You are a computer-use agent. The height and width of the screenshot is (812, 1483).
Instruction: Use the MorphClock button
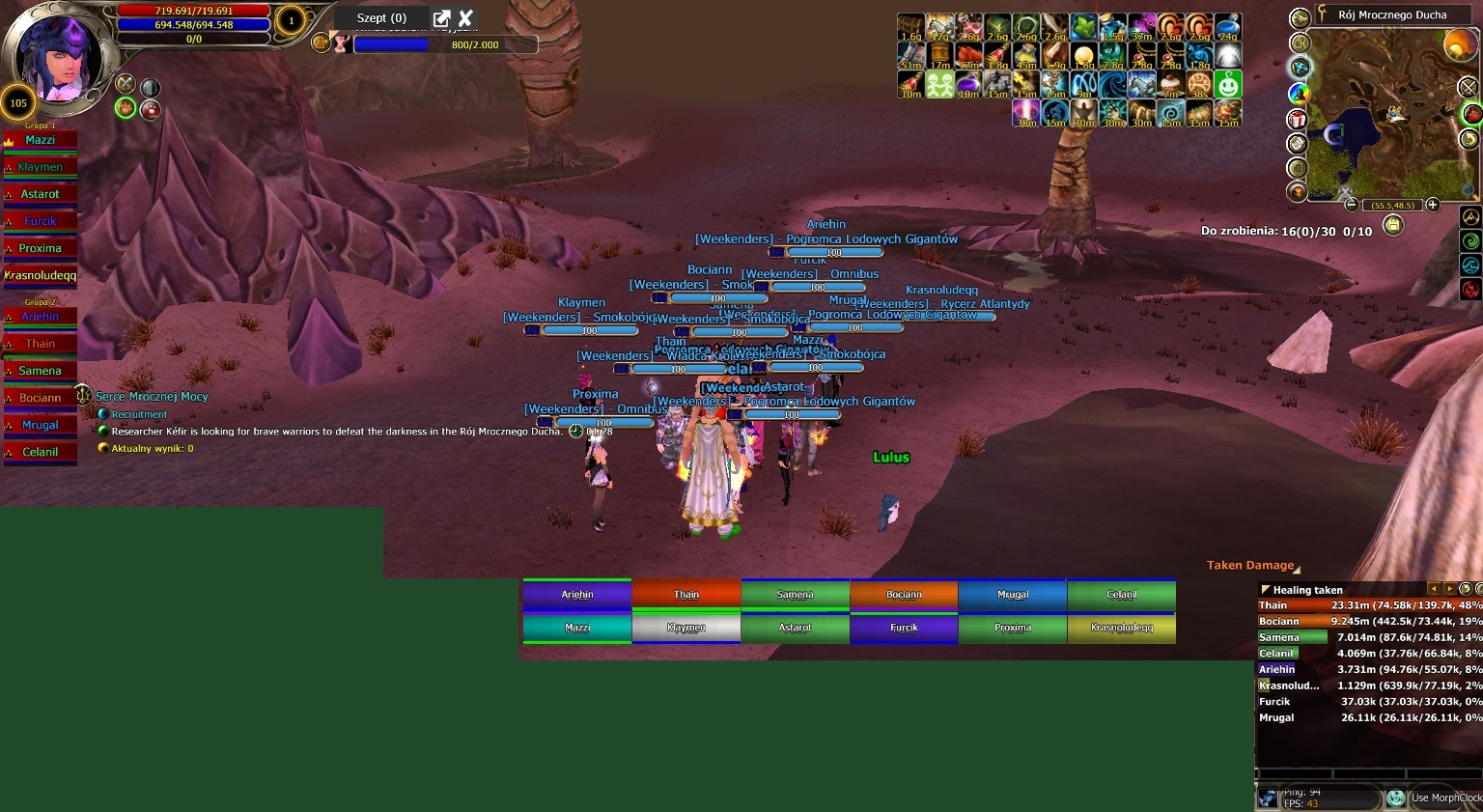tap(1396, 798)
